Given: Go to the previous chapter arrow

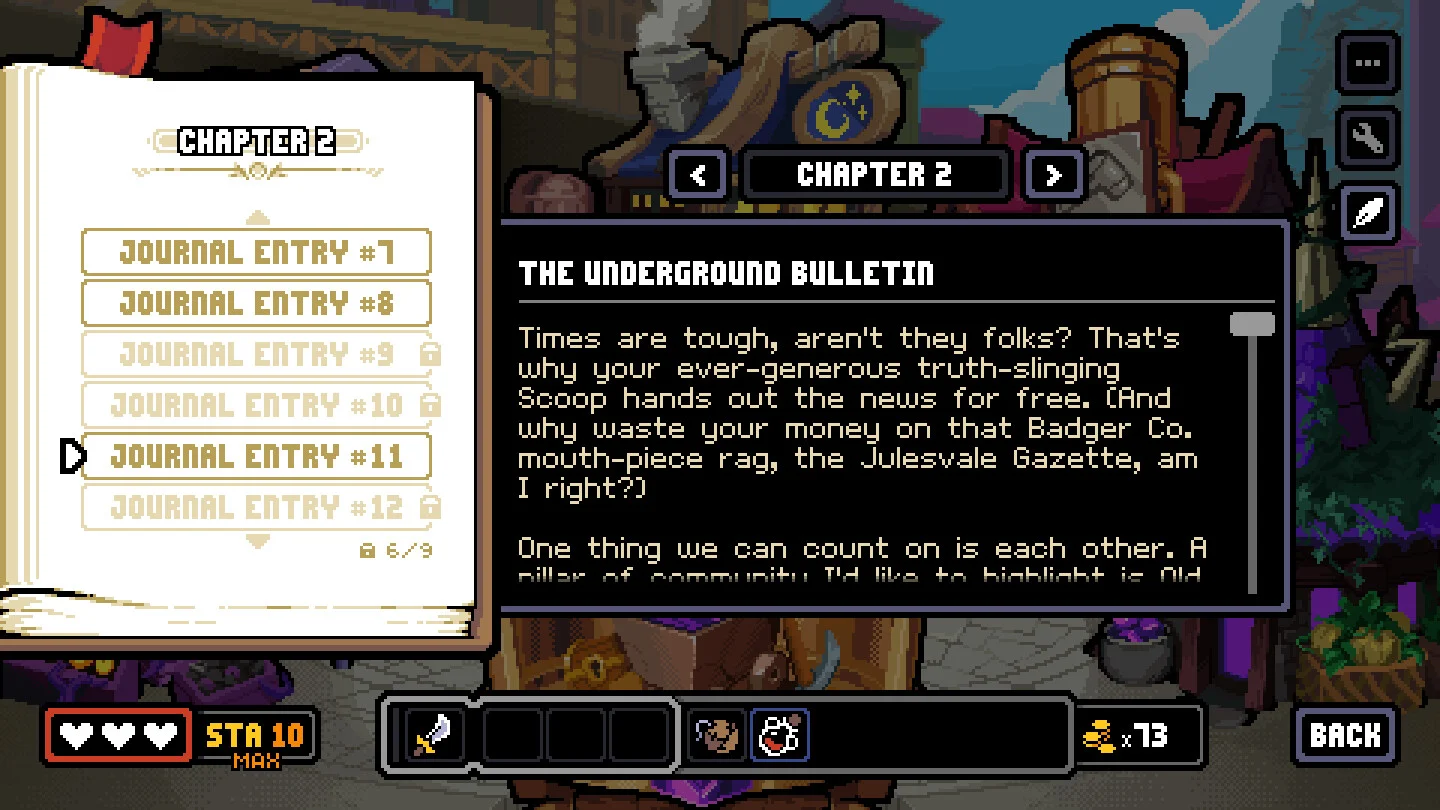Looking at the screenshot, I should (698, 176).
